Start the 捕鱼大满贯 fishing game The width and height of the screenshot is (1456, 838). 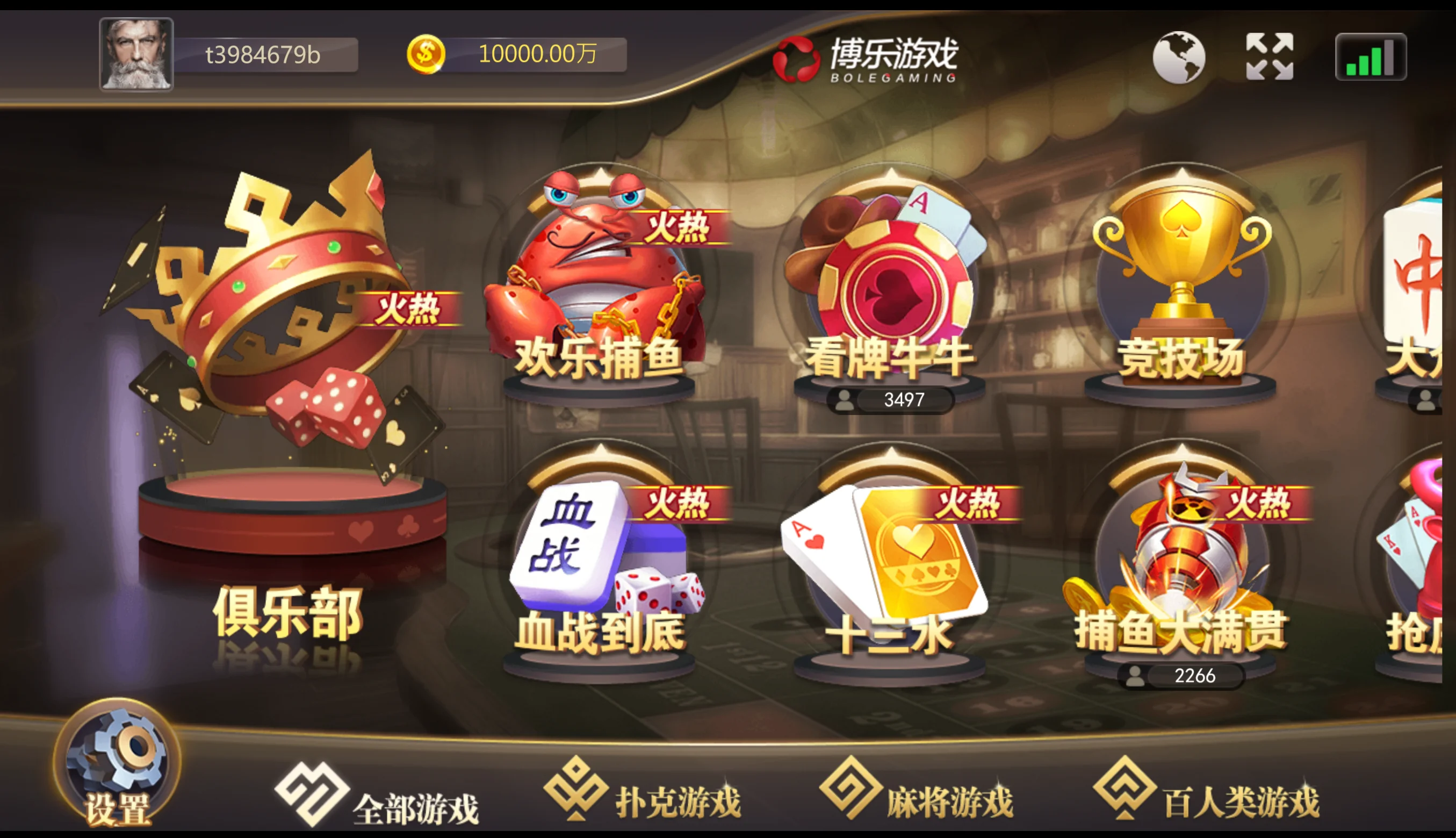(1181, 564)
